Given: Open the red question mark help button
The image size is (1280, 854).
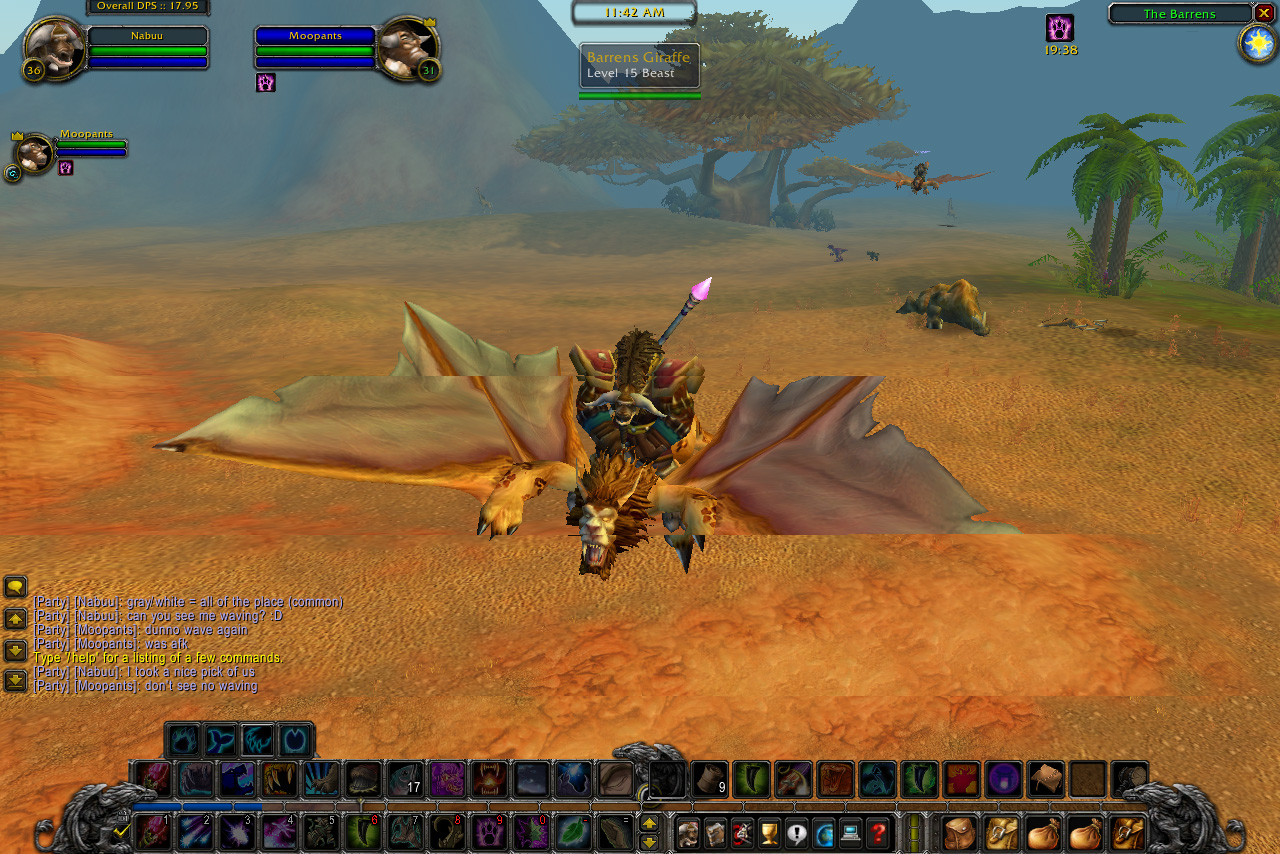Looking at the screenshot, I should pos(877,832).
